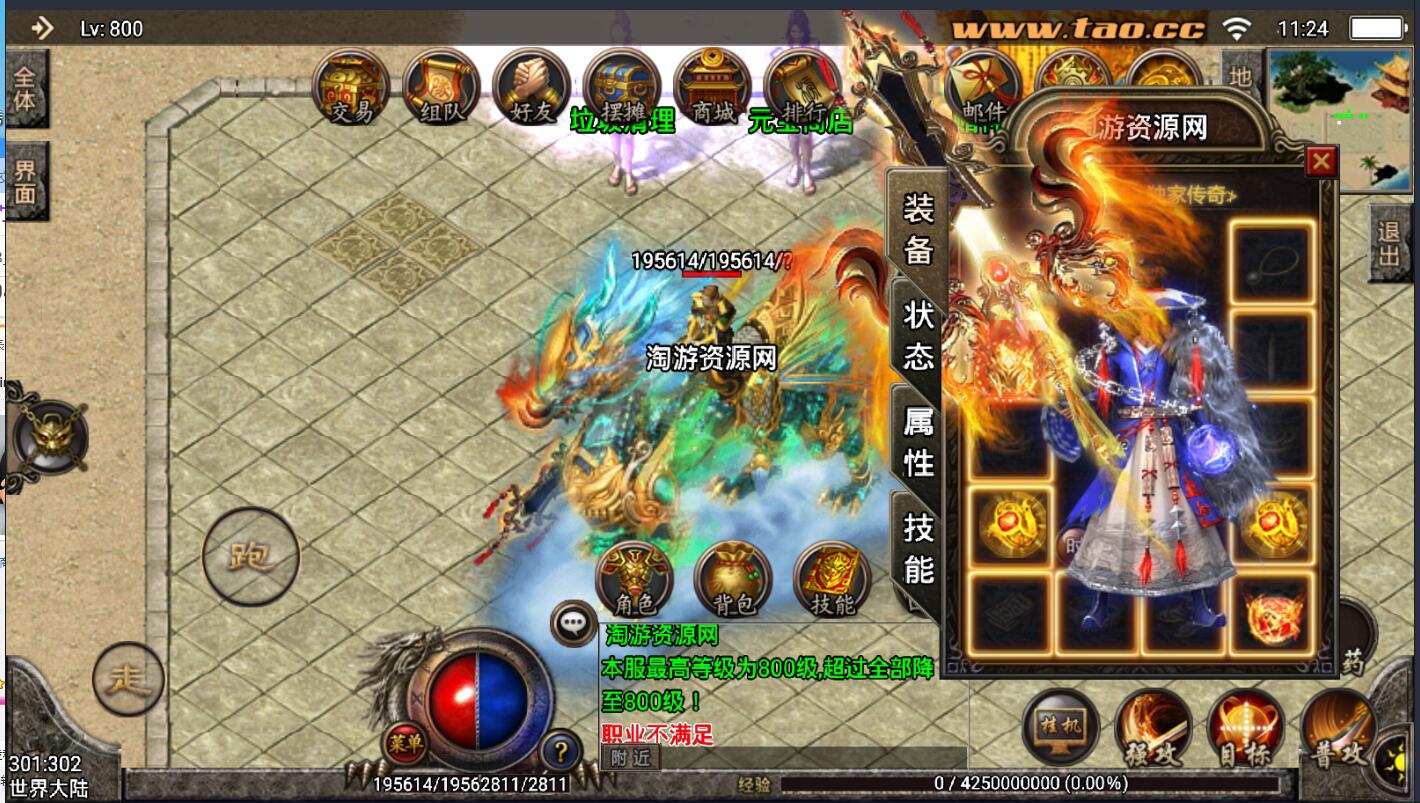
Task: Close the equipment panel with the red X
Action: tap(1321, 161)
